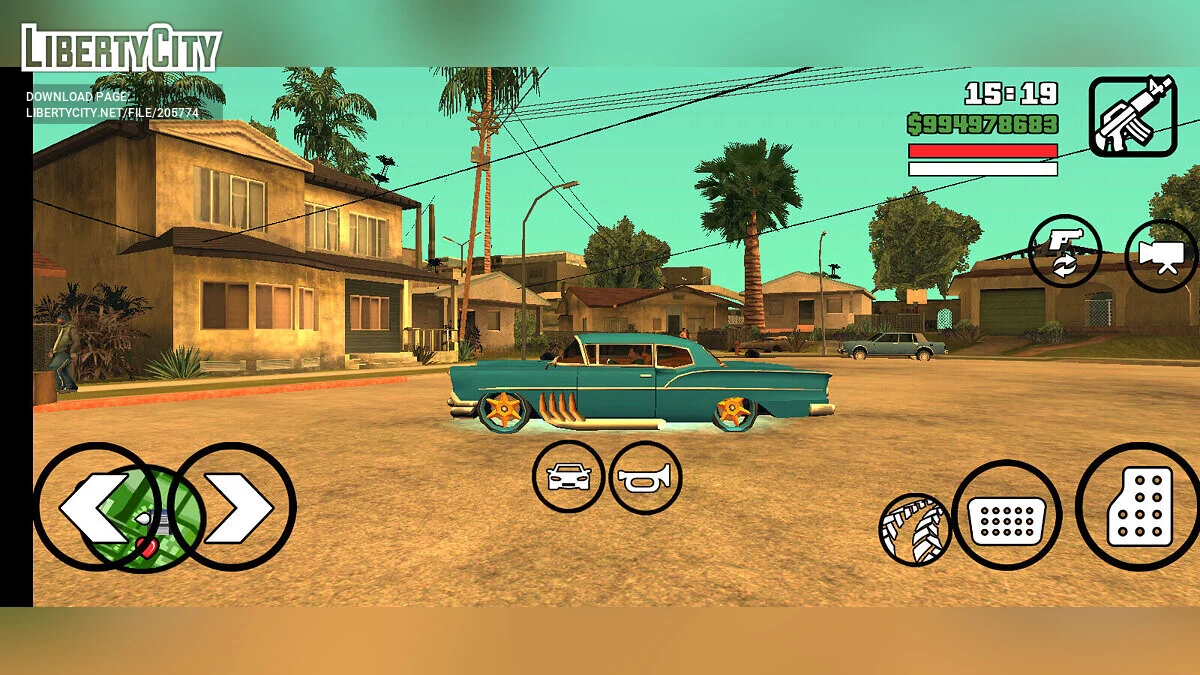Change view with the camera icon
The height and width of the screenshot is (675, 1200).
click(x=1161, y=256)
